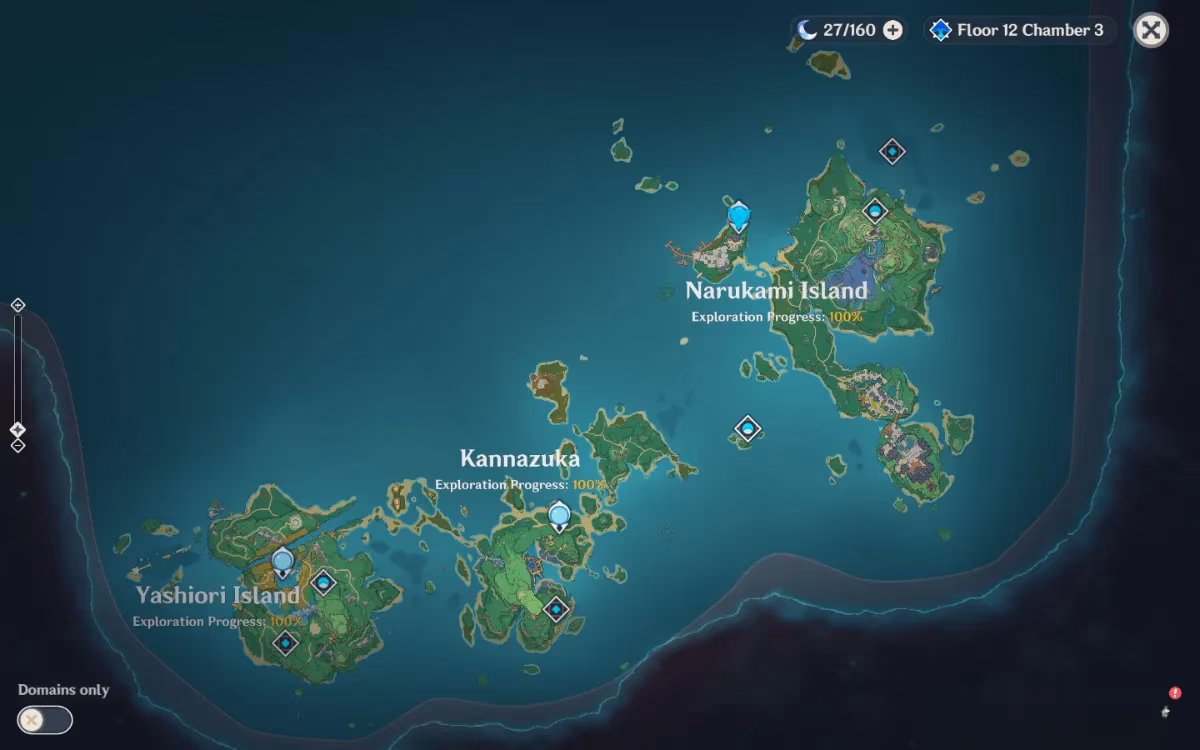Select the domain marker on the islet between Kannazuka and Narukami
Viewport: 1200px width, 750px height.
click(x=747, y=429)
